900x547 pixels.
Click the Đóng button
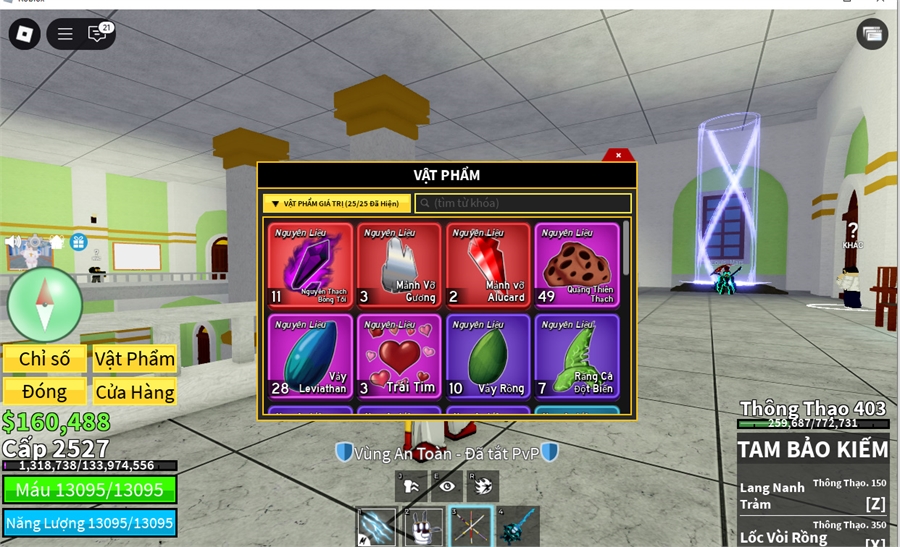(x=44, y=391)
